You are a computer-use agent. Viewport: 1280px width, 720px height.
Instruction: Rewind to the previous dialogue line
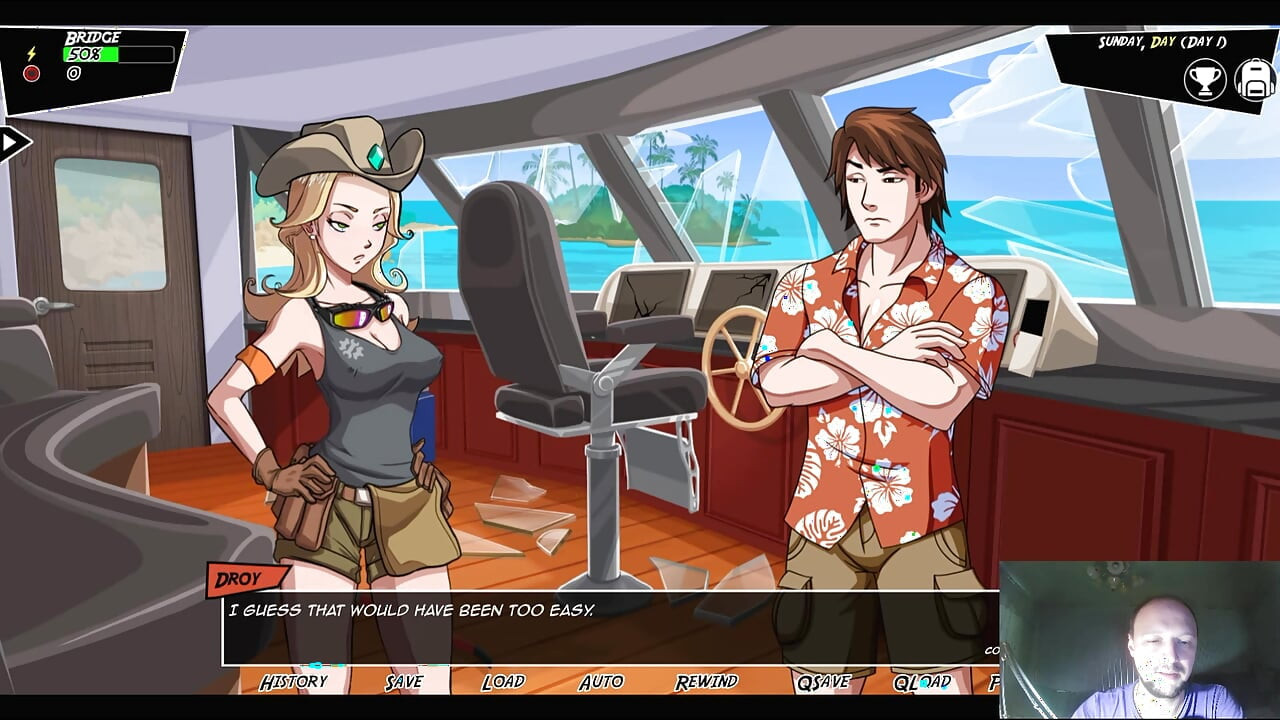click(x=706, y=682)
